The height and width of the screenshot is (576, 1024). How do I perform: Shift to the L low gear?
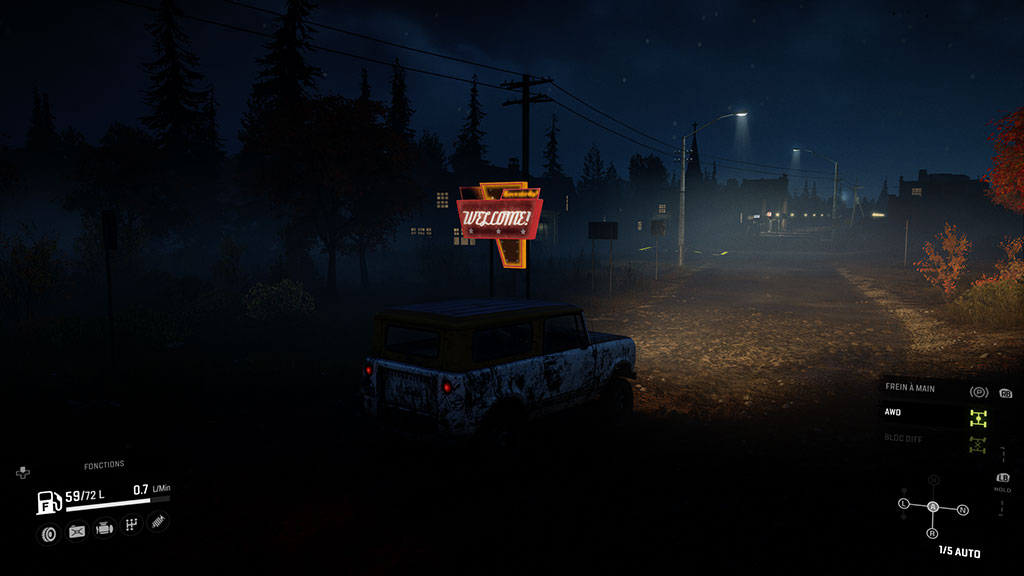pyautogui.click(x=904, y=502)
